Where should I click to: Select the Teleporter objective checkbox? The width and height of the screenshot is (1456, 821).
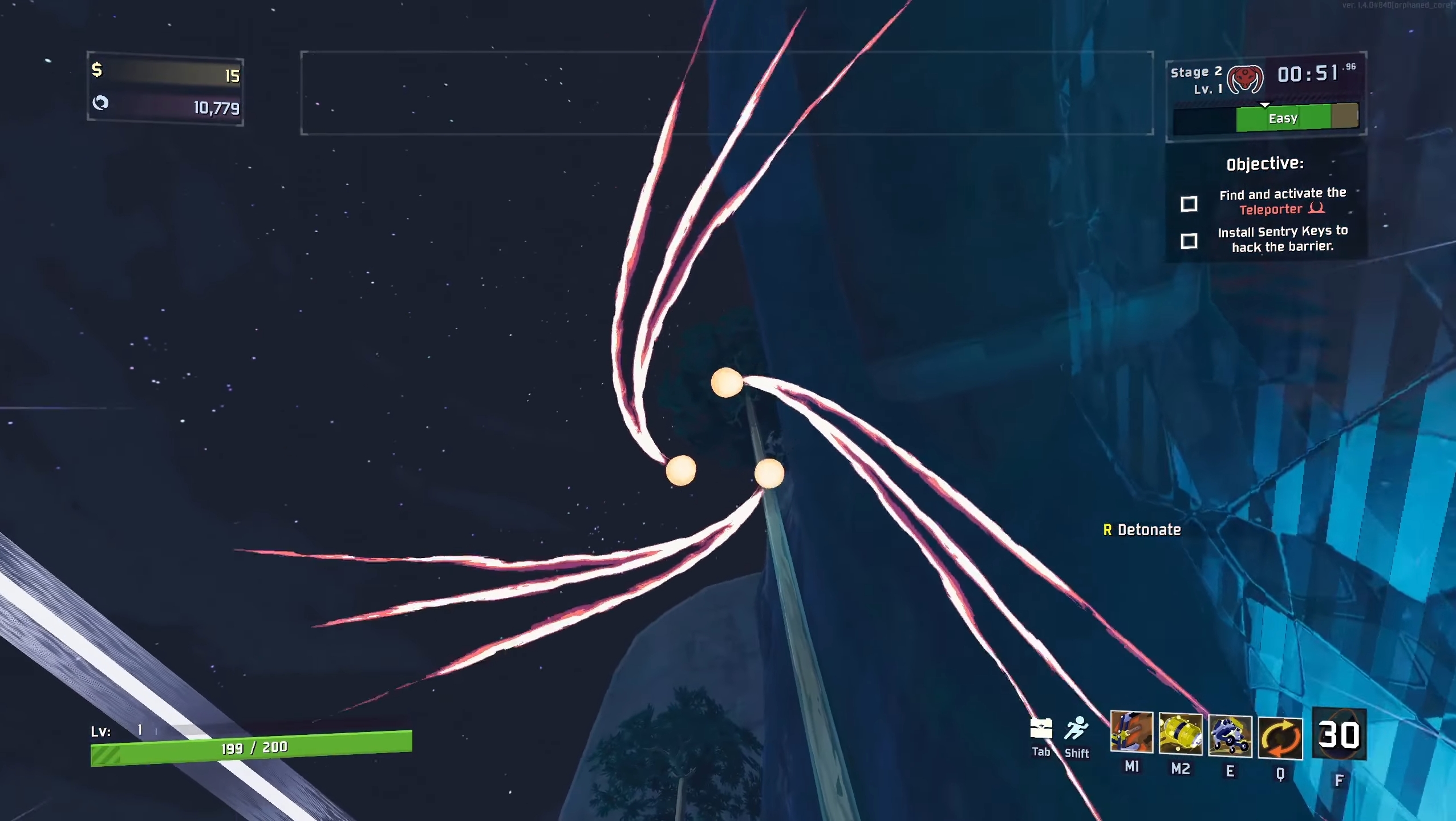1189,204
